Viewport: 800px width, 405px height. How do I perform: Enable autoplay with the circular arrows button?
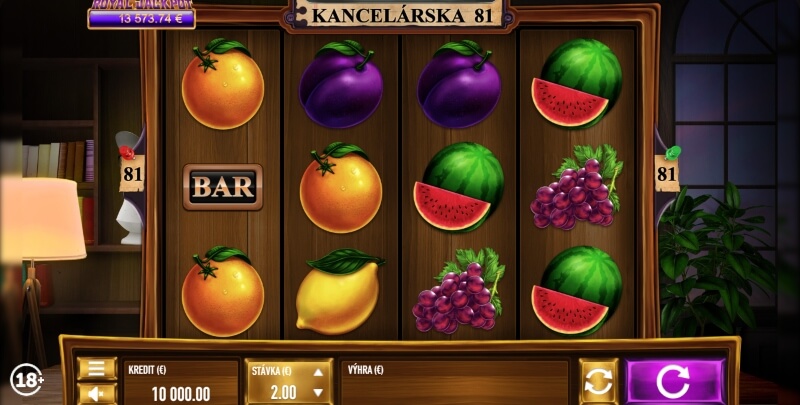click(598, 382)
